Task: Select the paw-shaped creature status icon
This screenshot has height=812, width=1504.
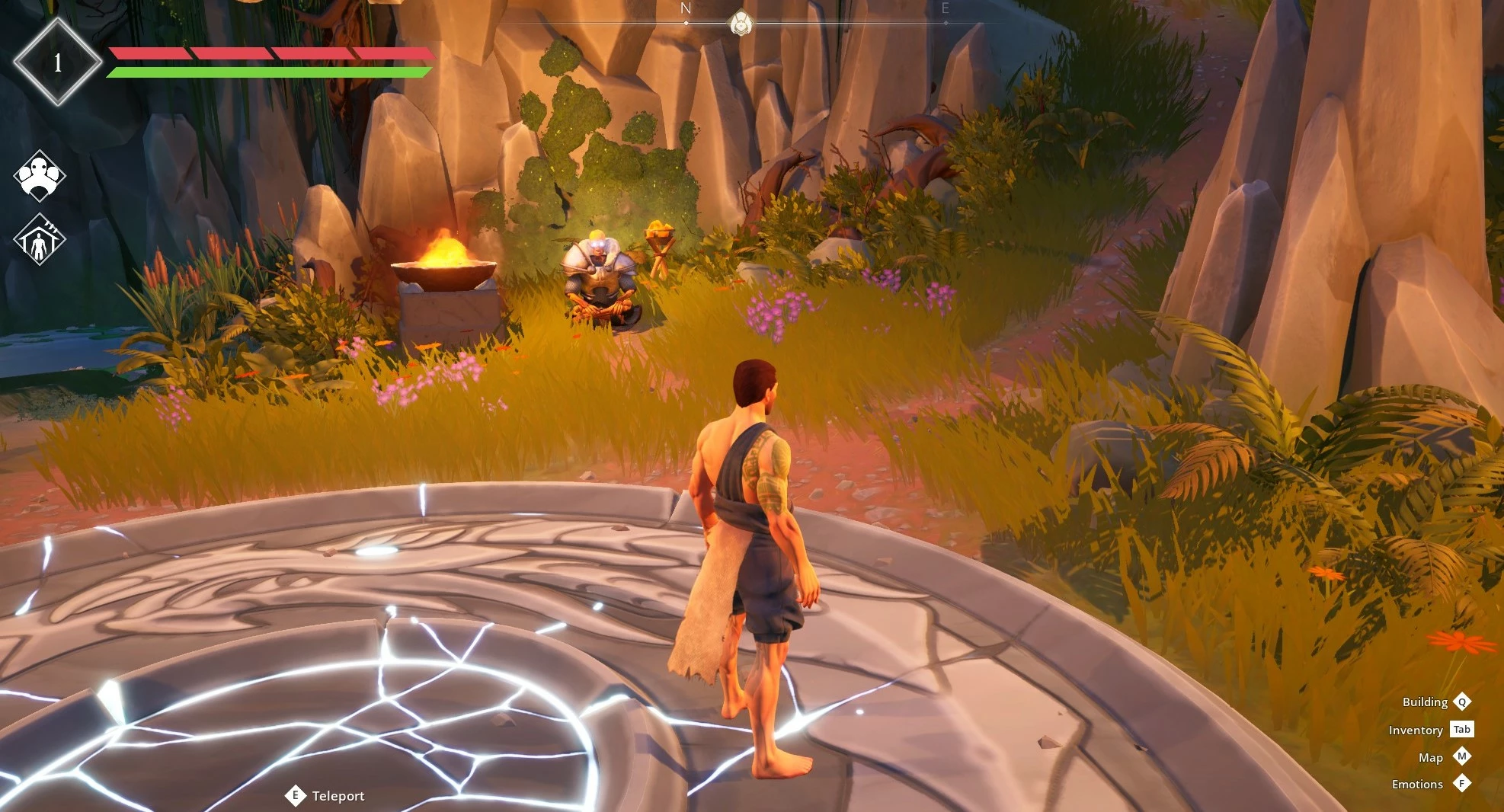Action: coord(40,175)
